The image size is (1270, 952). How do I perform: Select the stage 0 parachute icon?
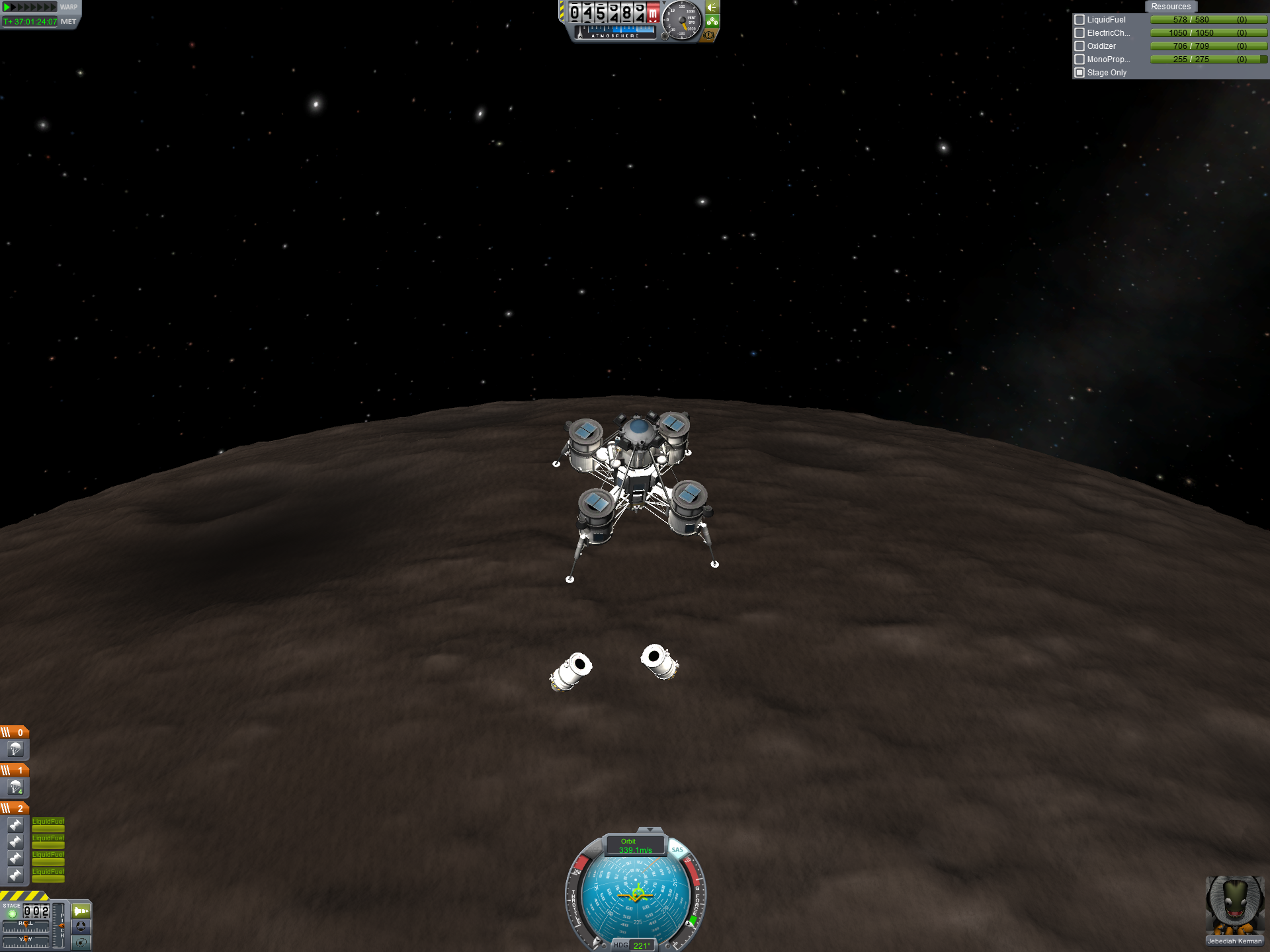point(15,749)
